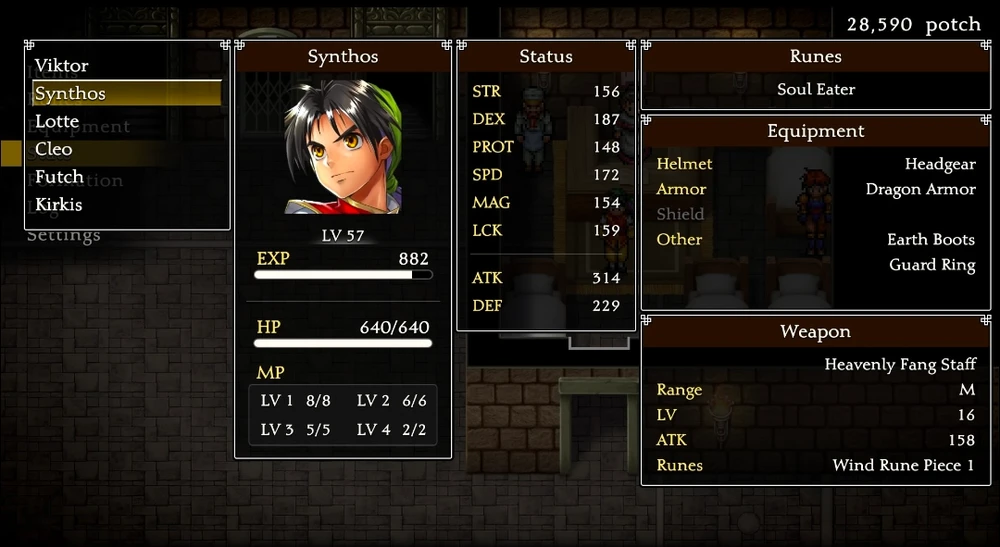Click Synthos's character portrait
The image size is (1000, 547).
coord(343,148)
